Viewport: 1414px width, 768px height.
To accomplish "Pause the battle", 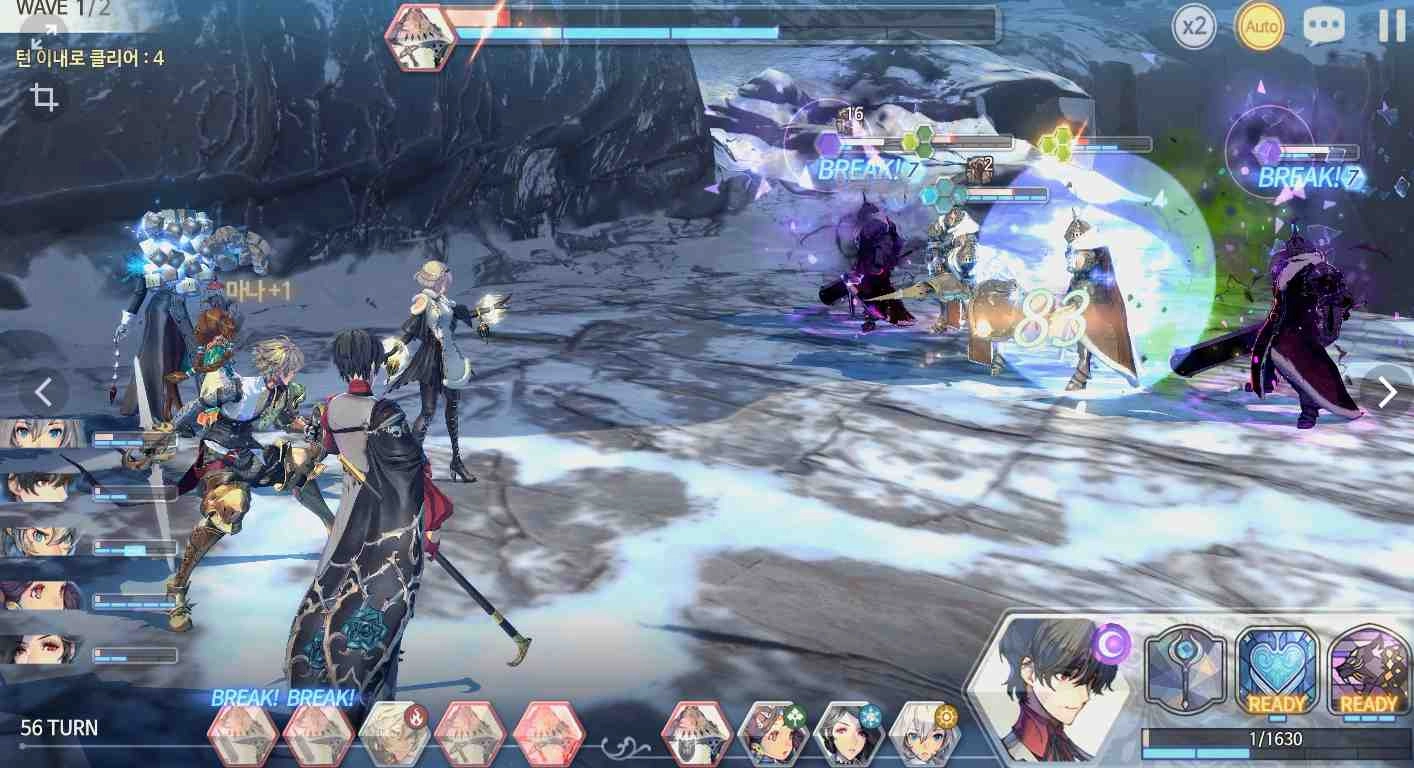I will coord(1391,26).
